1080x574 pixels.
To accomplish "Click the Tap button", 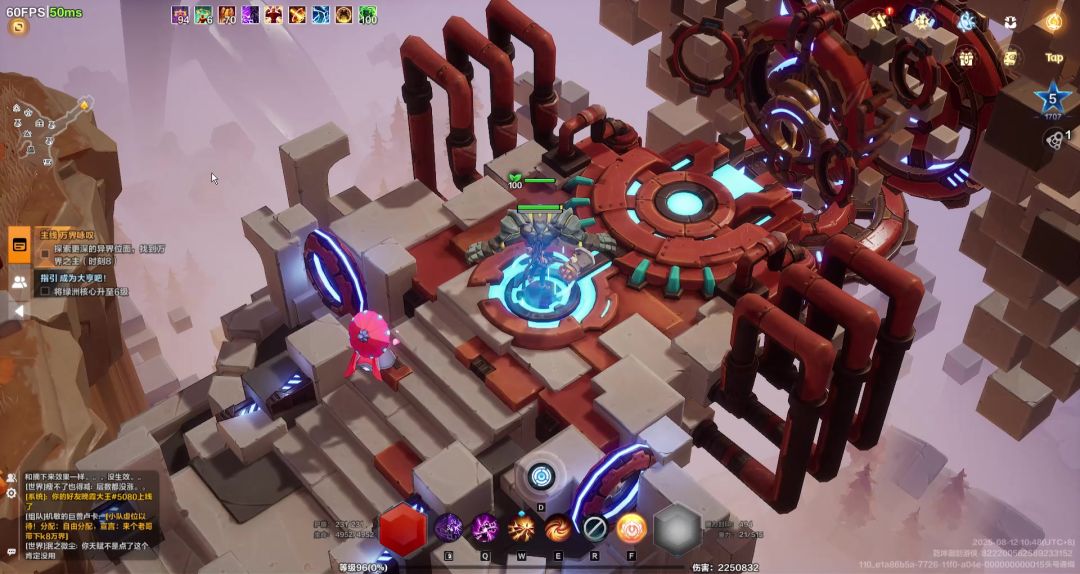I will click(x=1053, y=58).
